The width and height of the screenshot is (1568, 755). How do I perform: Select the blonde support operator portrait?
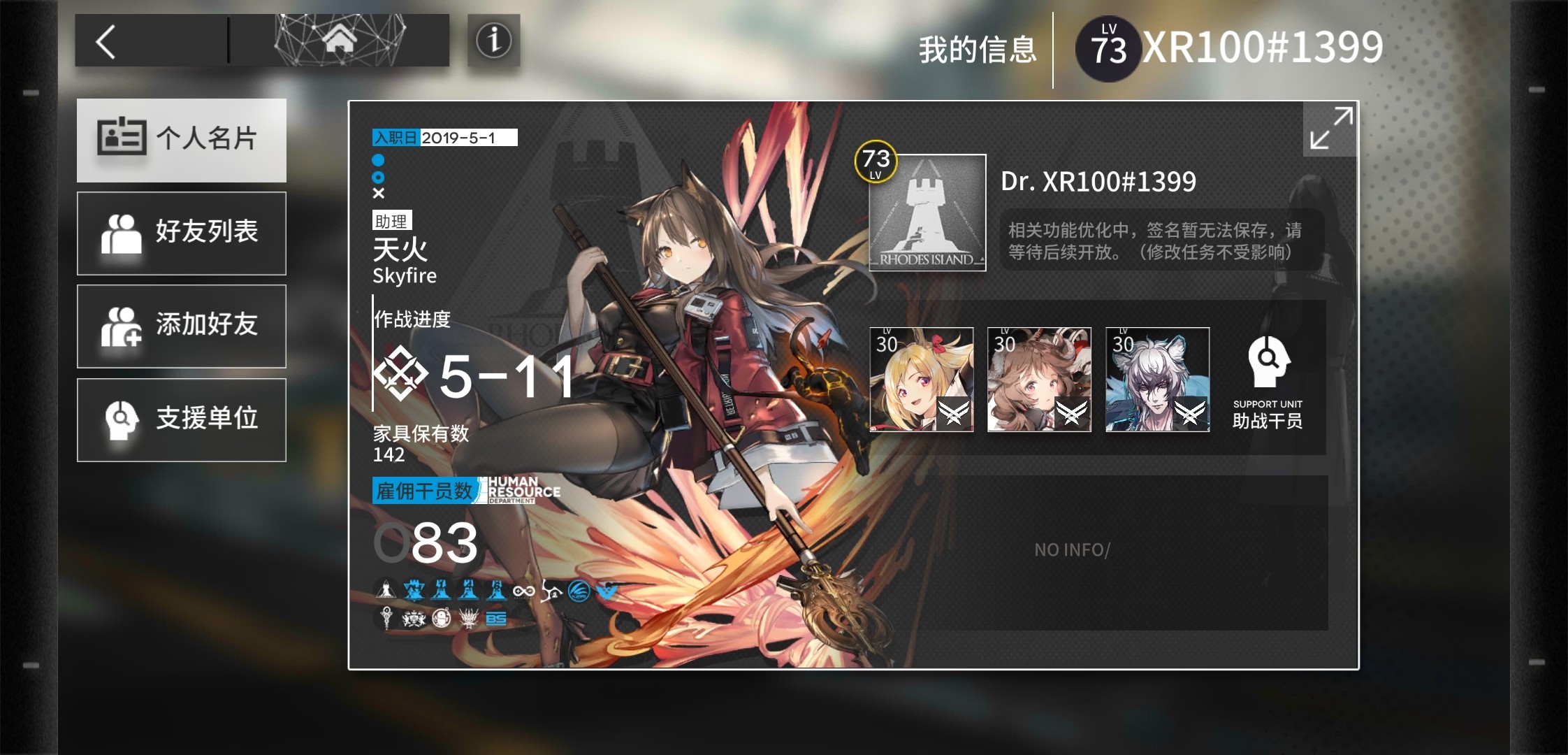click(x=921, y=380)
